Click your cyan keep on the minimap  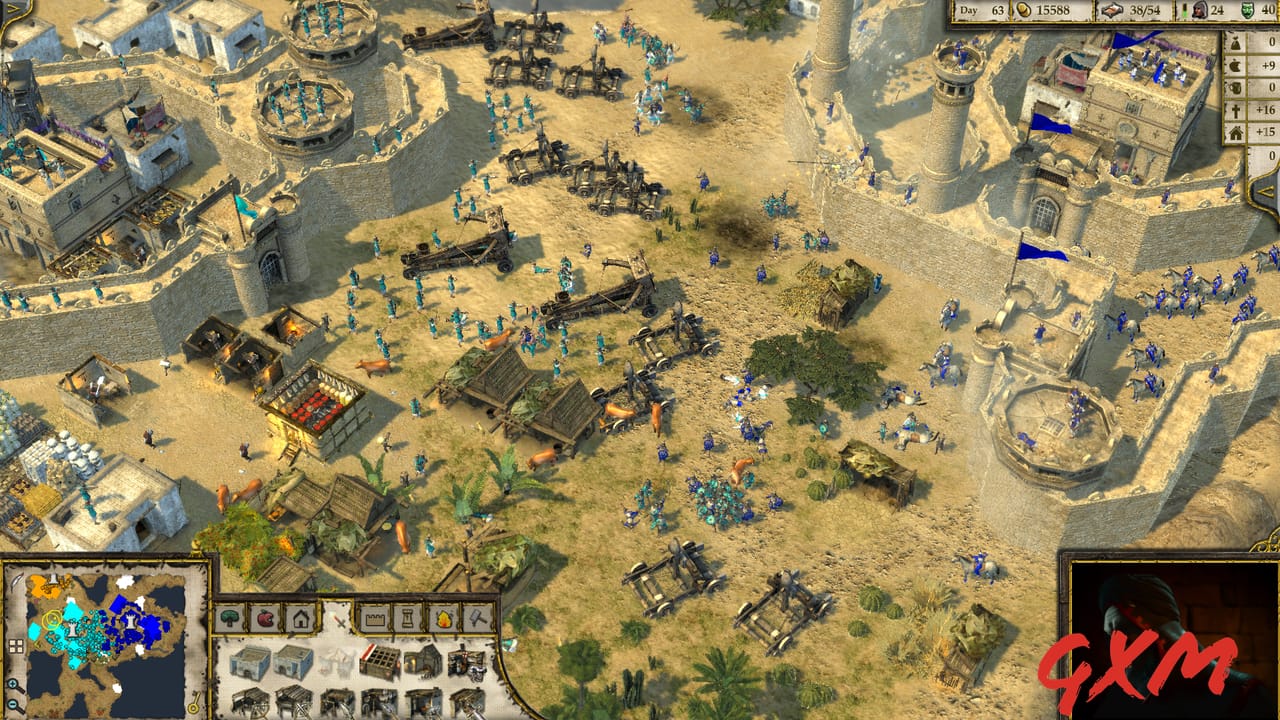coord(72,628)
